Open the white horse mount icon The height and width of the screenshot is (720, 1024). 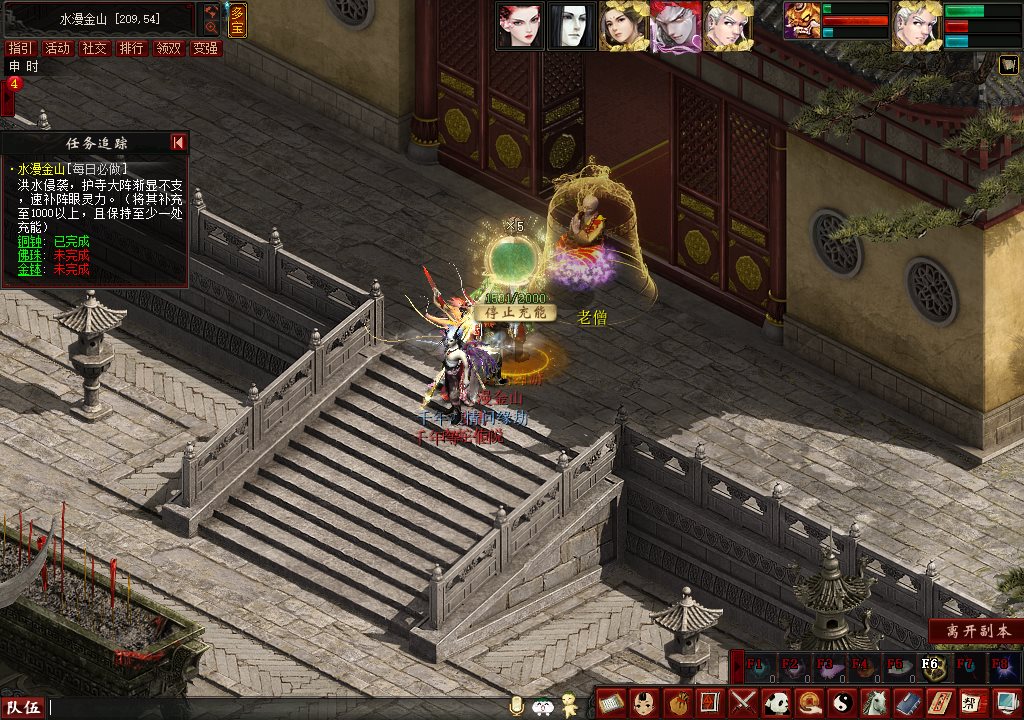pos(874,702)
